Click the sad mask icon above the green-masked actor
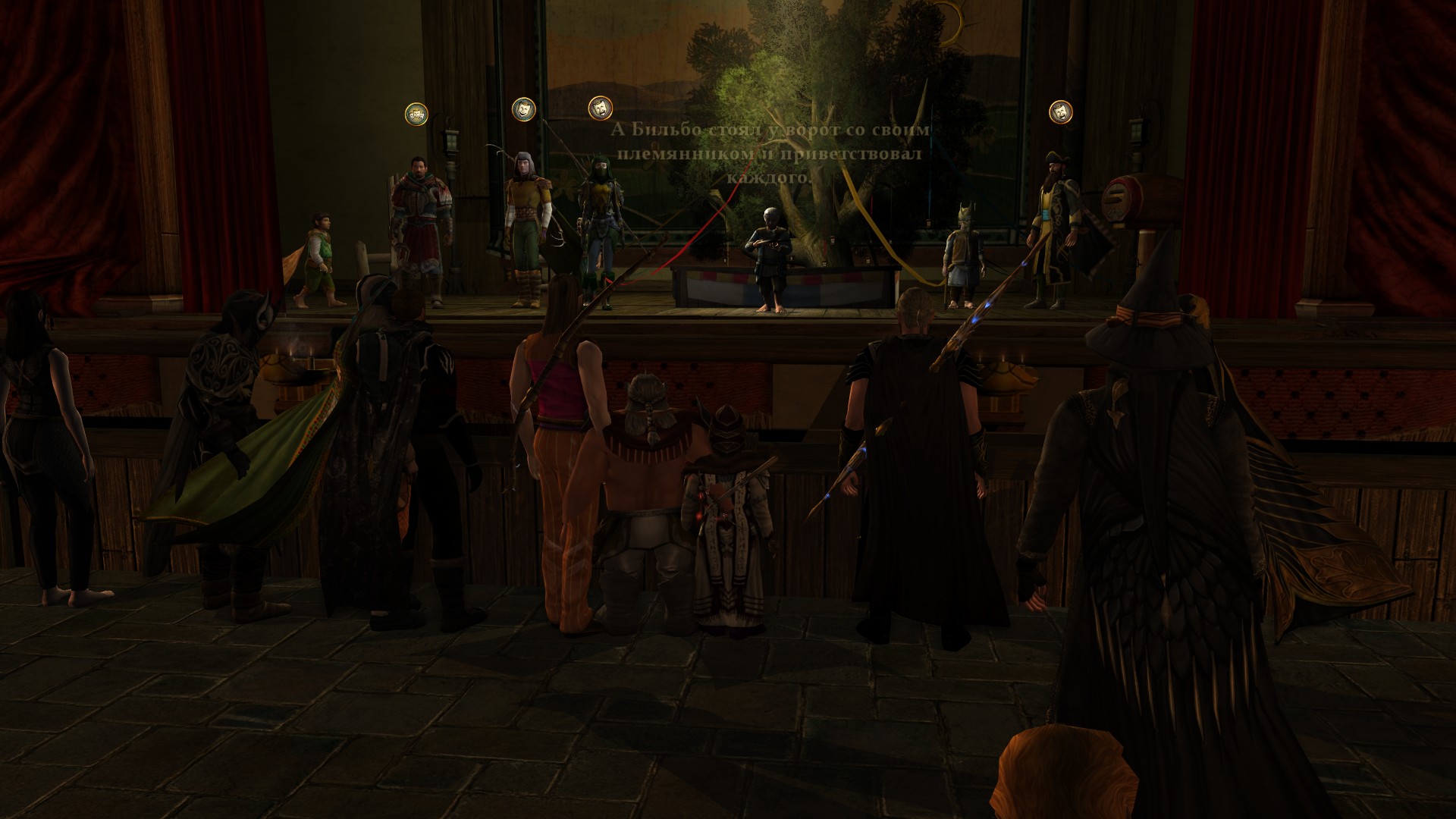 click(x=601, y=107)
